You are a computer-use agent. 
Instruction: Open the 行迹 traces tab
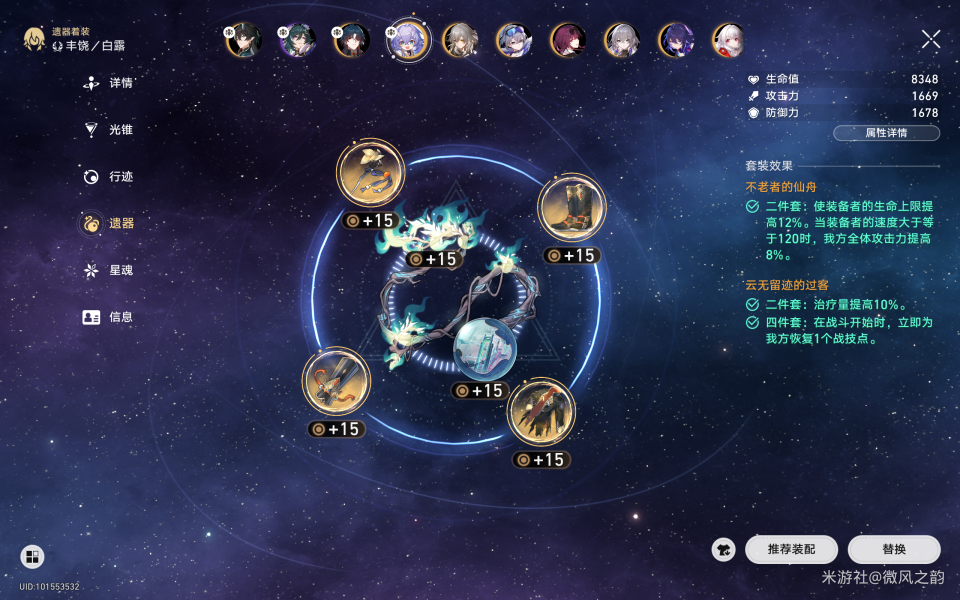pos(110,176)
